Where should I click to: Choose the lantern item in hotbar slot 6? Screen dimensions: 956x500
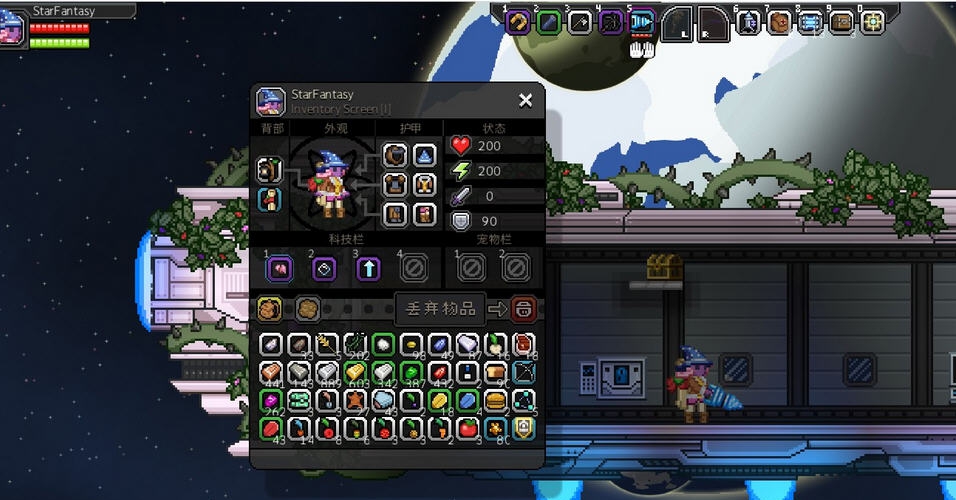[x=748, y=22]
